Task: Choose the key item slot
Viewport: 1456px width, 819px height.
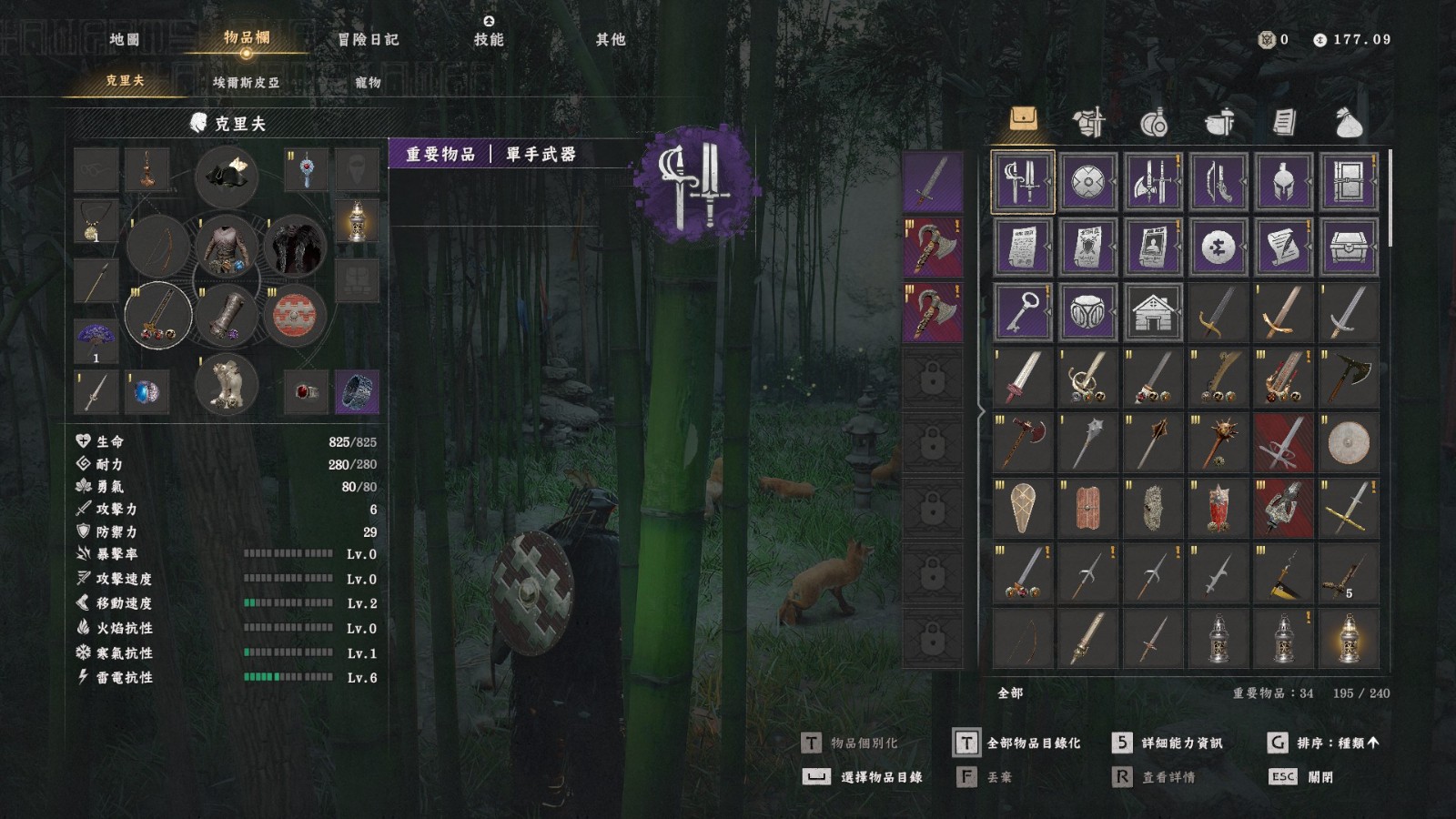Action: pyautogui.click(x=1023, y=312)
